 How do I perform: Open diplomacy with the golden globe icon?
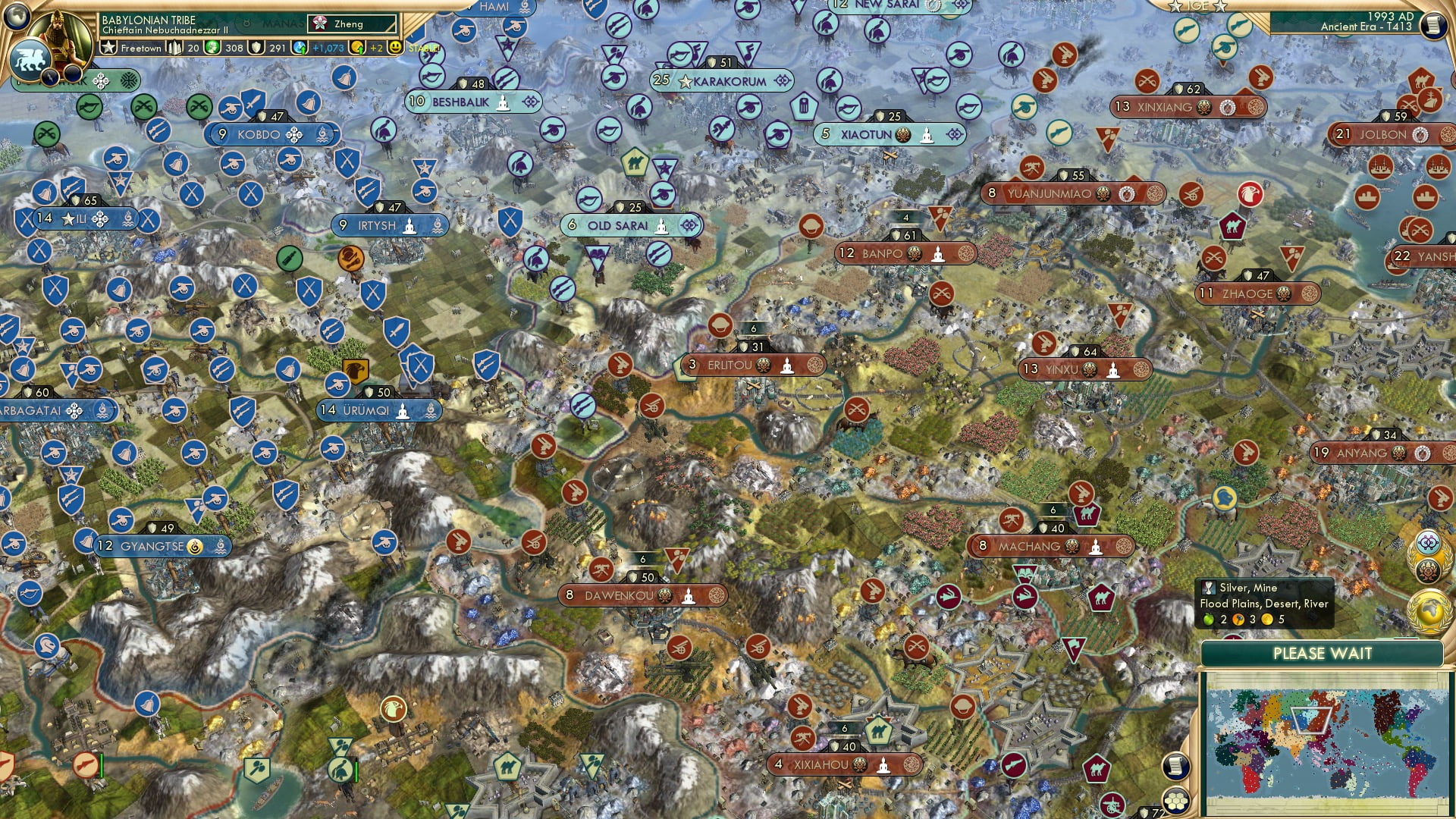point(1428,610)
